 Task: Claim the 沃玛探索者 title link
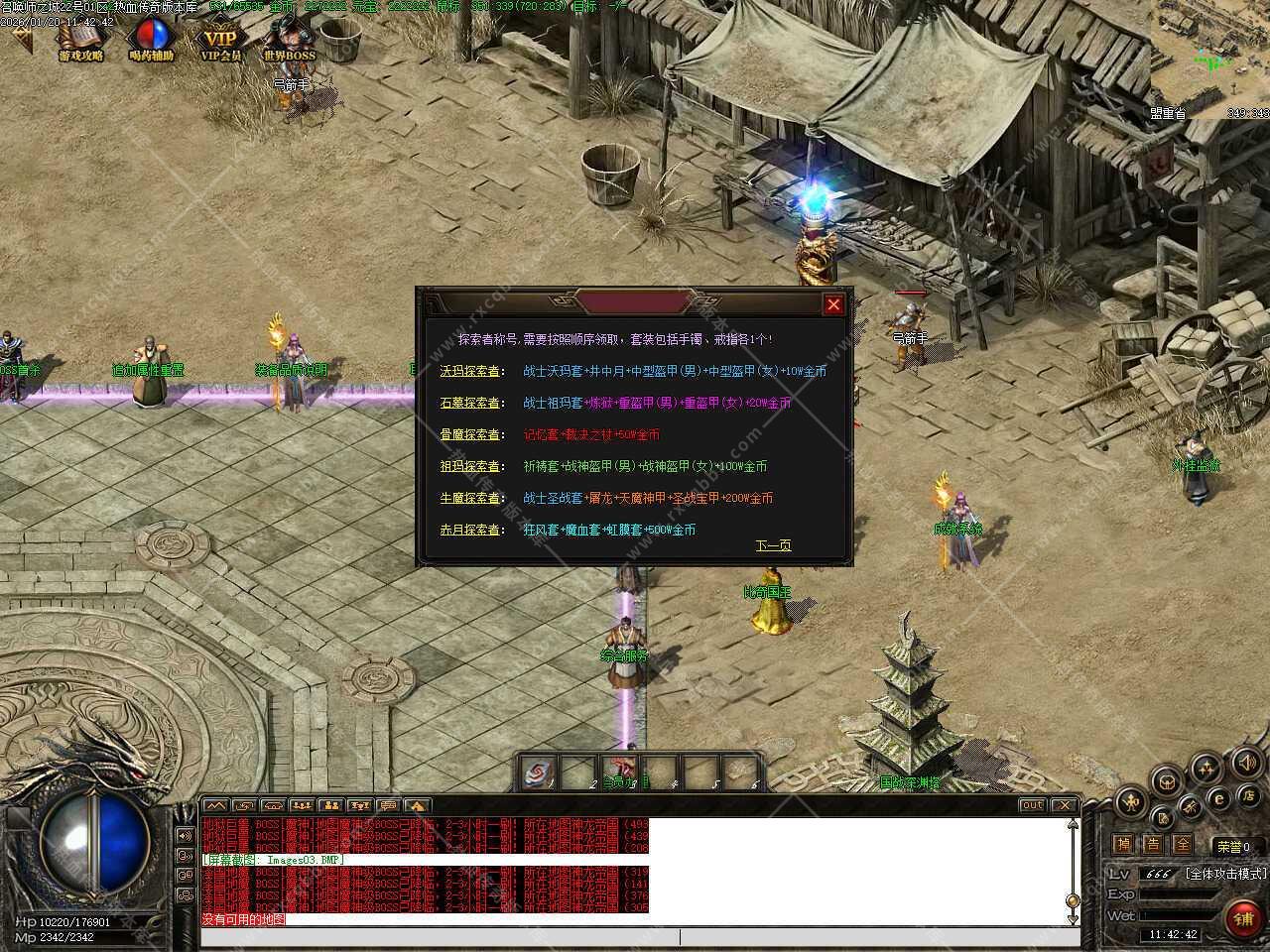click(470, 371)
